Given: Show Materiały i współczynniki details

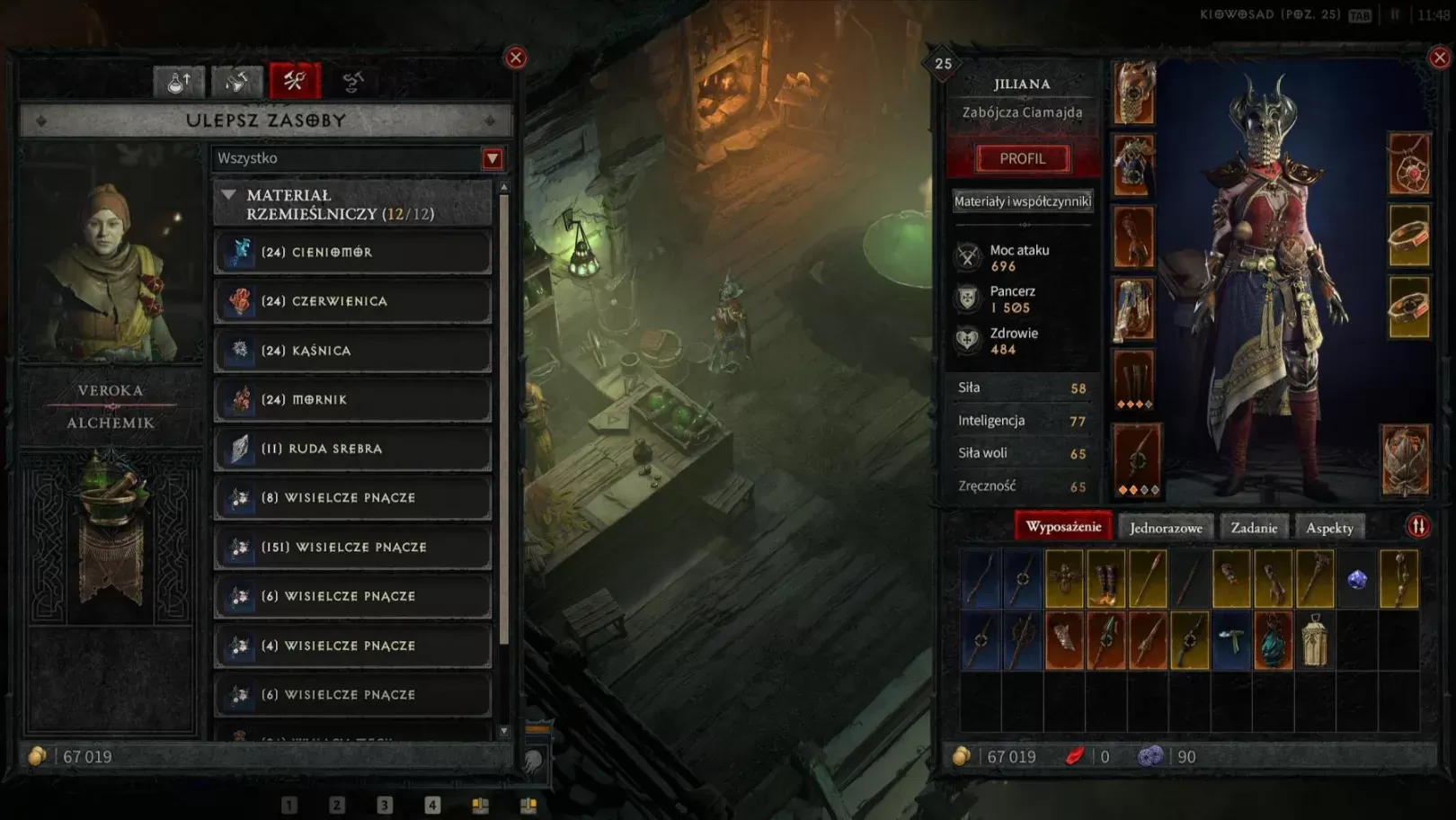Looking at the screenshot, I should click(x=1023, y=201).
